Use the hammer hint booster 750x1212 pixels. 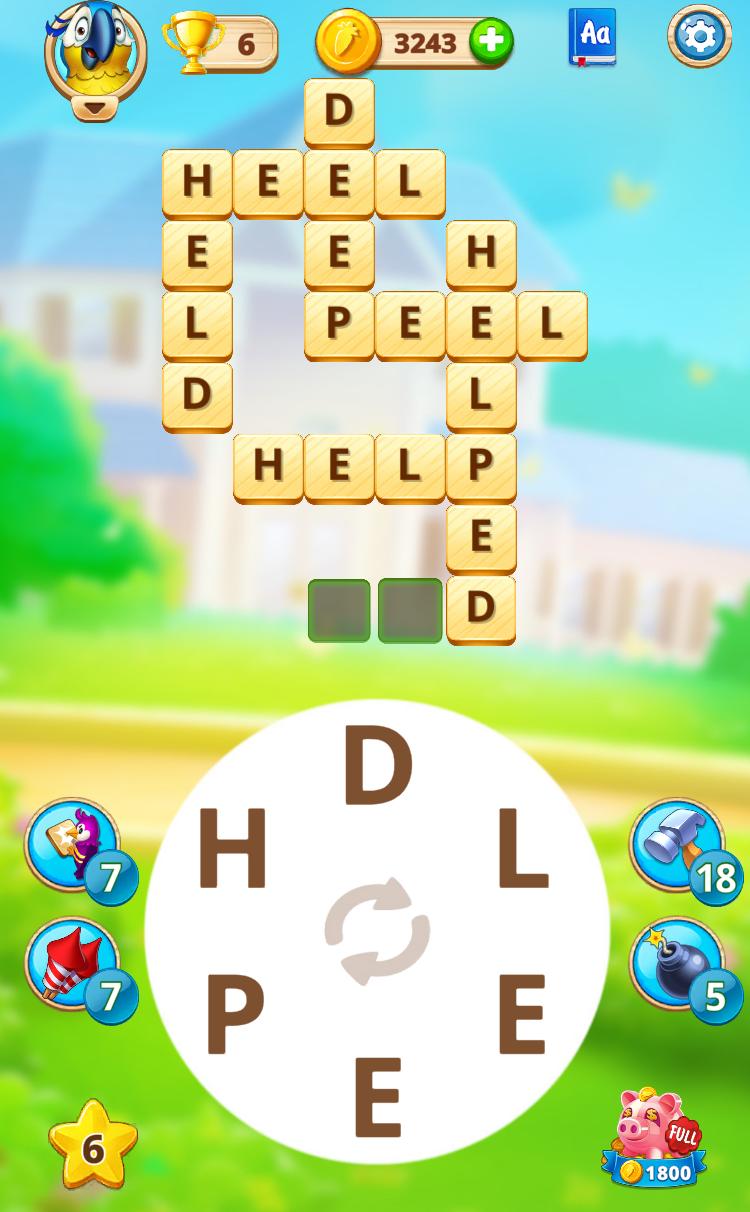677,845
